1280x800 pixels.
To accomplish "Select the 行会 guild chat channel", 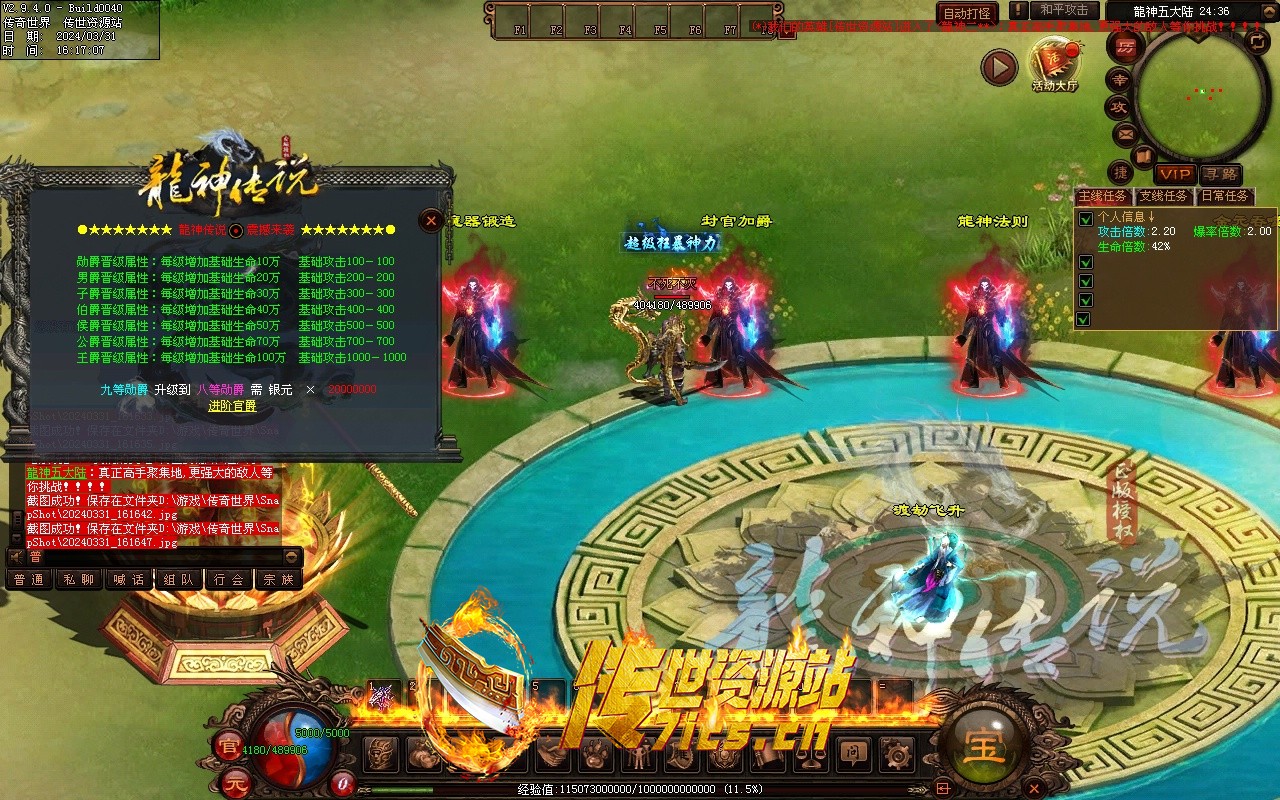I will [228, 579].
